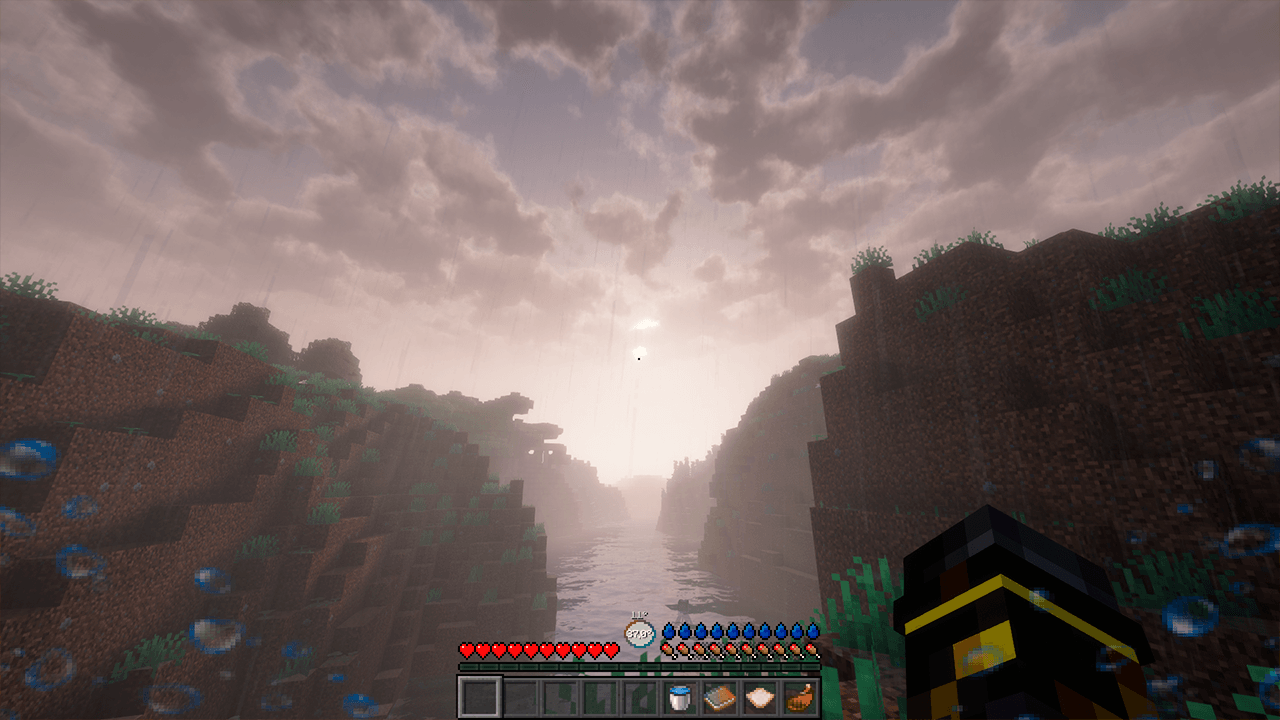
Task: Select the book item in the hotbar
Action: 720,696
